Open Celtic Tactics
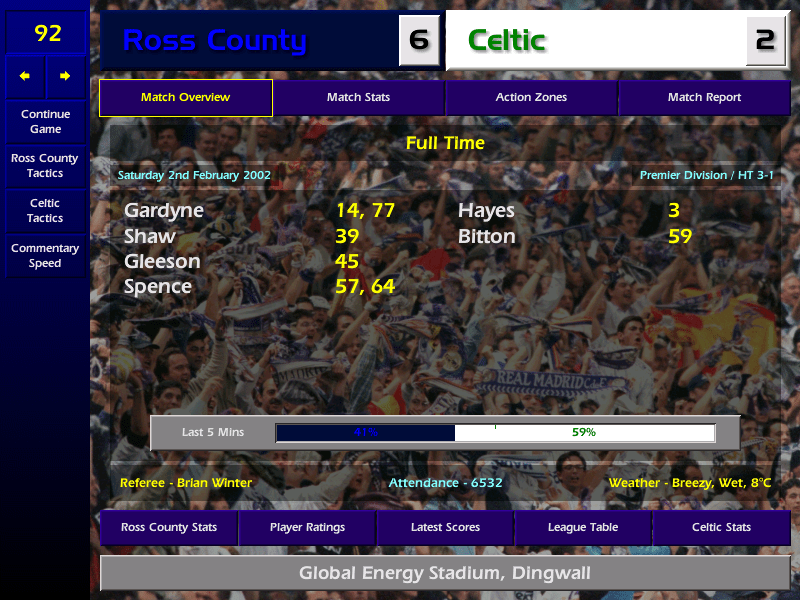 click(45, 211)
